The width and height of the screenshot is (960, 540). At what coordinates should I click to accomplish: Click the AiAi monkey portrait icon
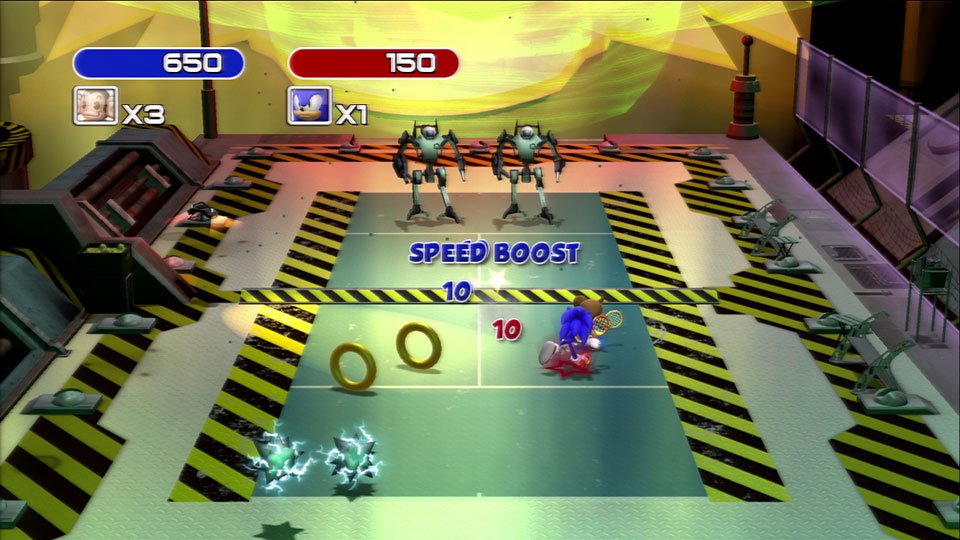click(95, 105)
